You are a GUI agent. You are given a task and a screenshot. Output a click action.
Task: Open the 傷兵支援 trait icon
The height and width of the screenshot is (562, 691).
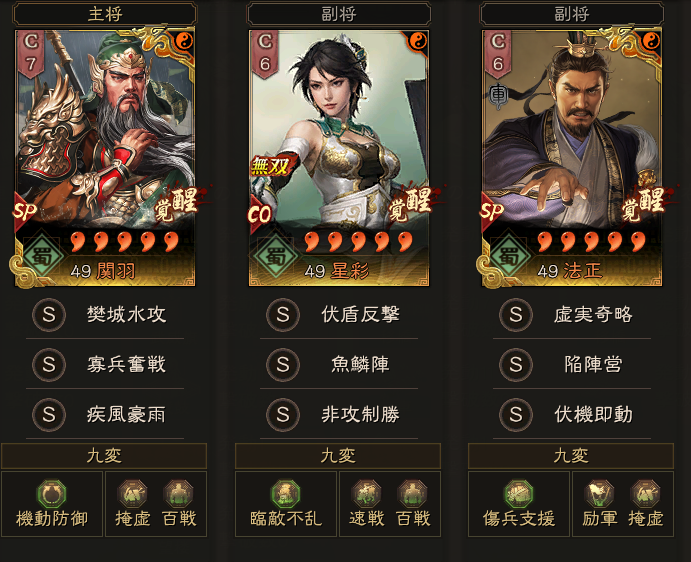(518, 493)
